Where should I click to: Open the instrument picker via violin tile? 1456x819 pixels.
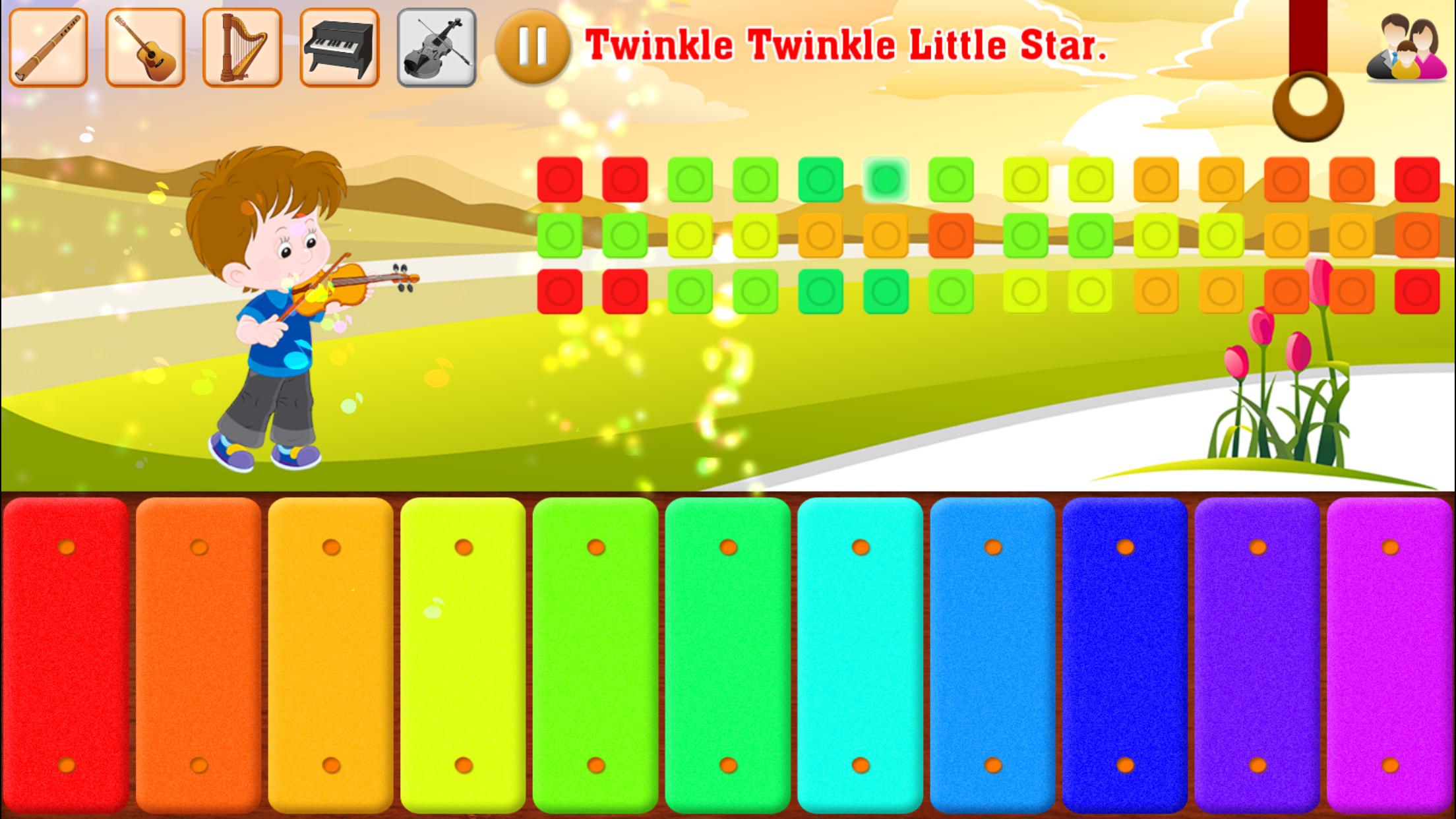[x=435, y=46]
